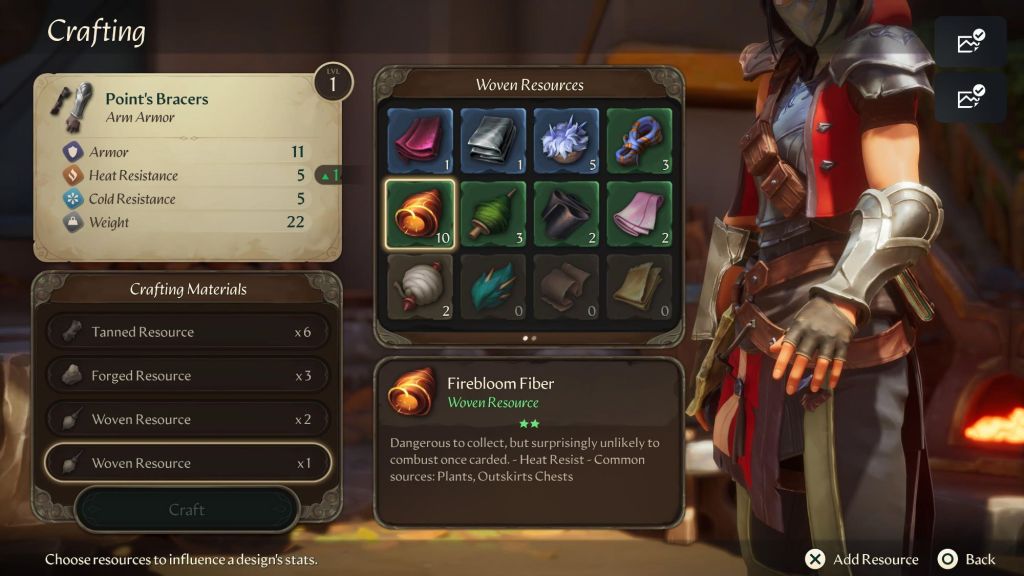
Task: Choose the blue and orange rope resource
Action: 639,140
